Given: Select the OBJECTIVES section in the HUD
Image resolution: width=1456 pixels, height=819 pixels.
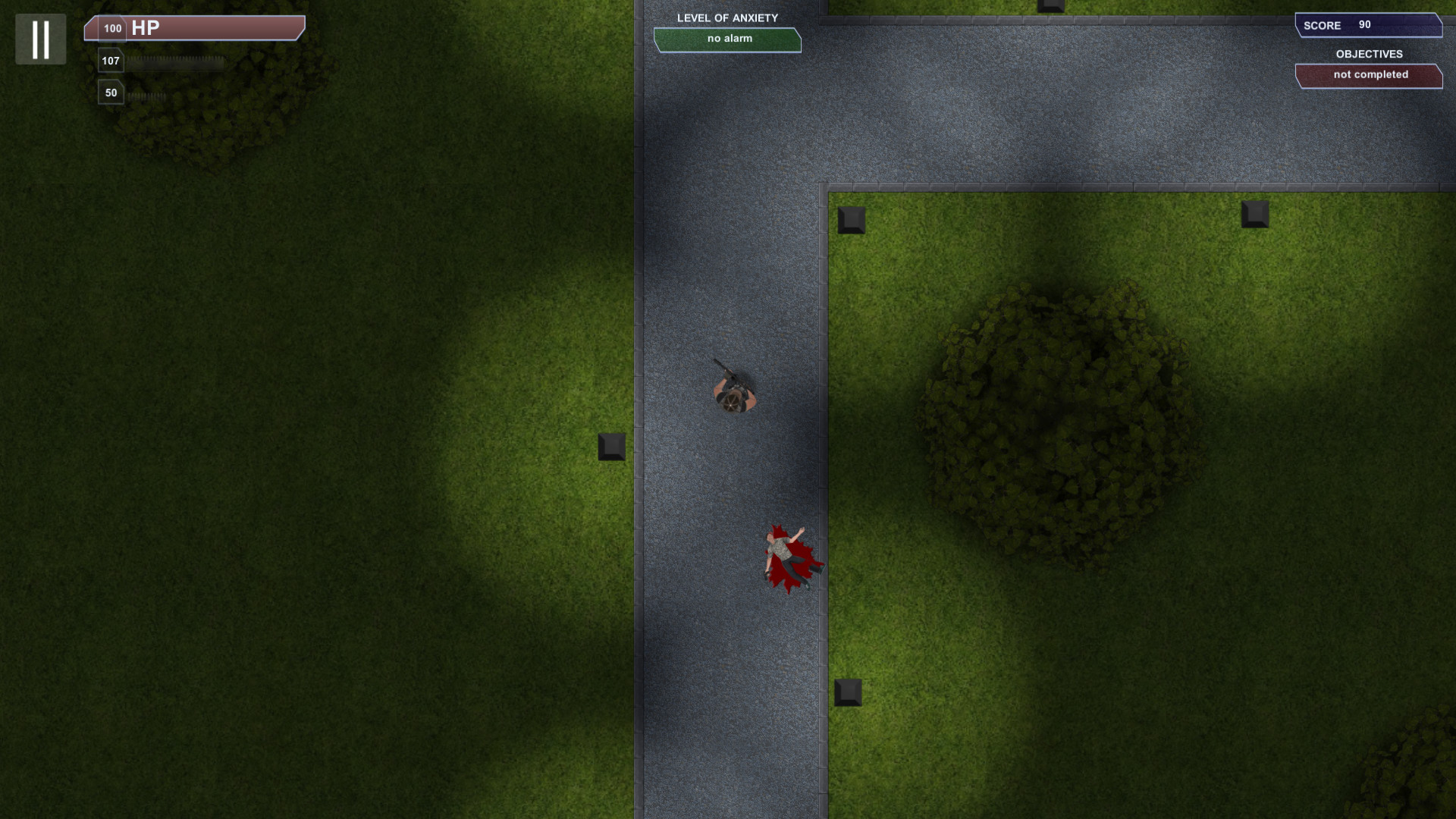Looking at the screenshot, I should coord(1370,54).
